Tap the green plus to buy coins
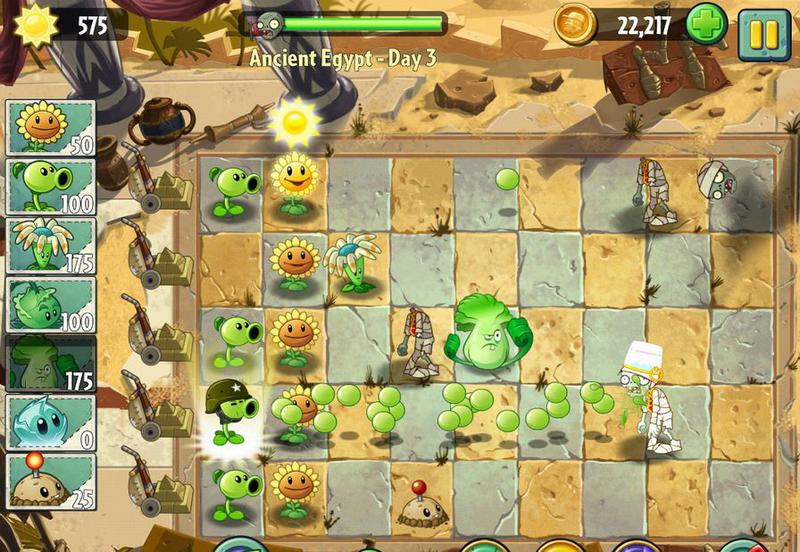Screen dimensions: 800x552 [x=707, y=24]
